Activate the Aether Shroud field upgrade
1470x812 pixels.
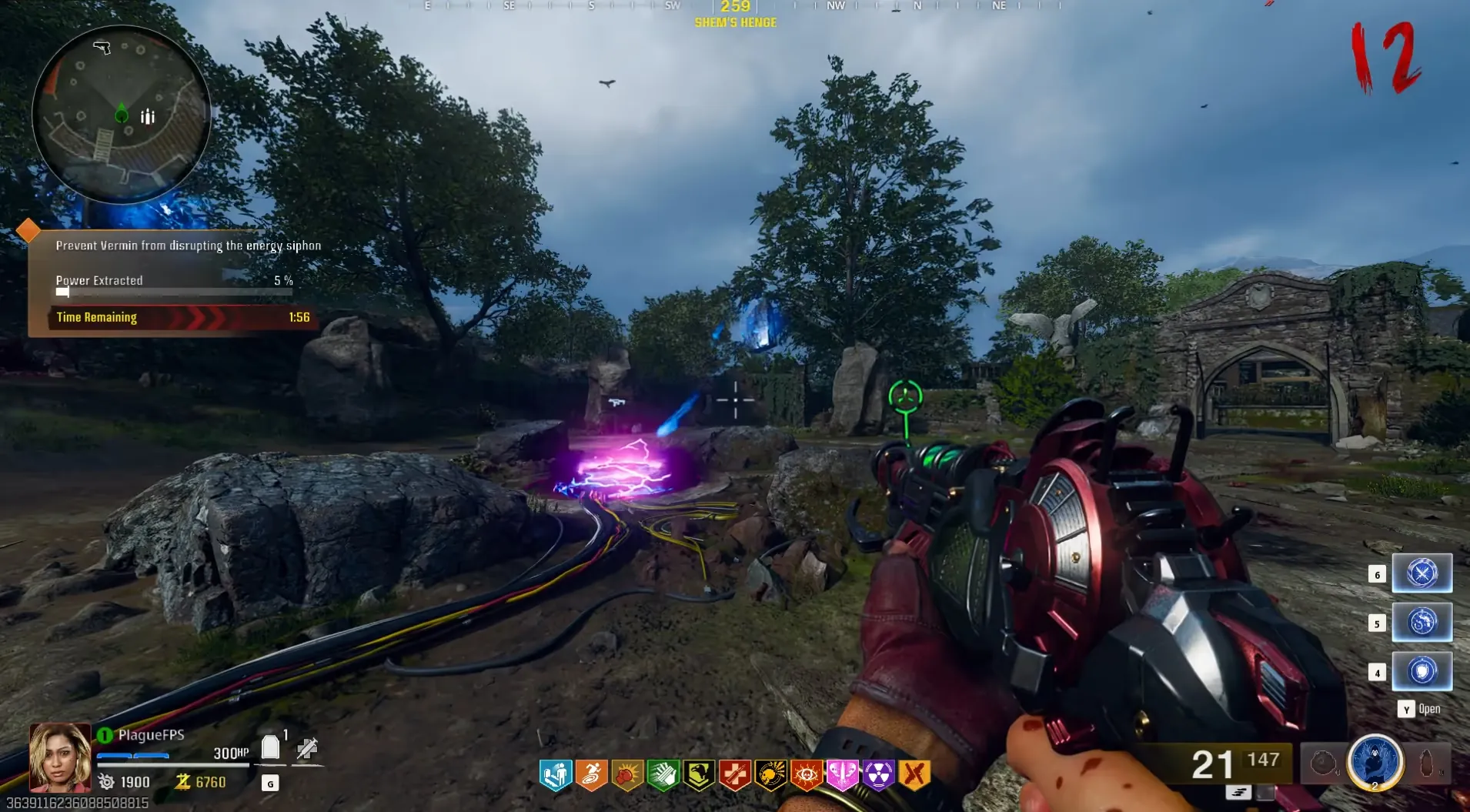[1375, 762]
